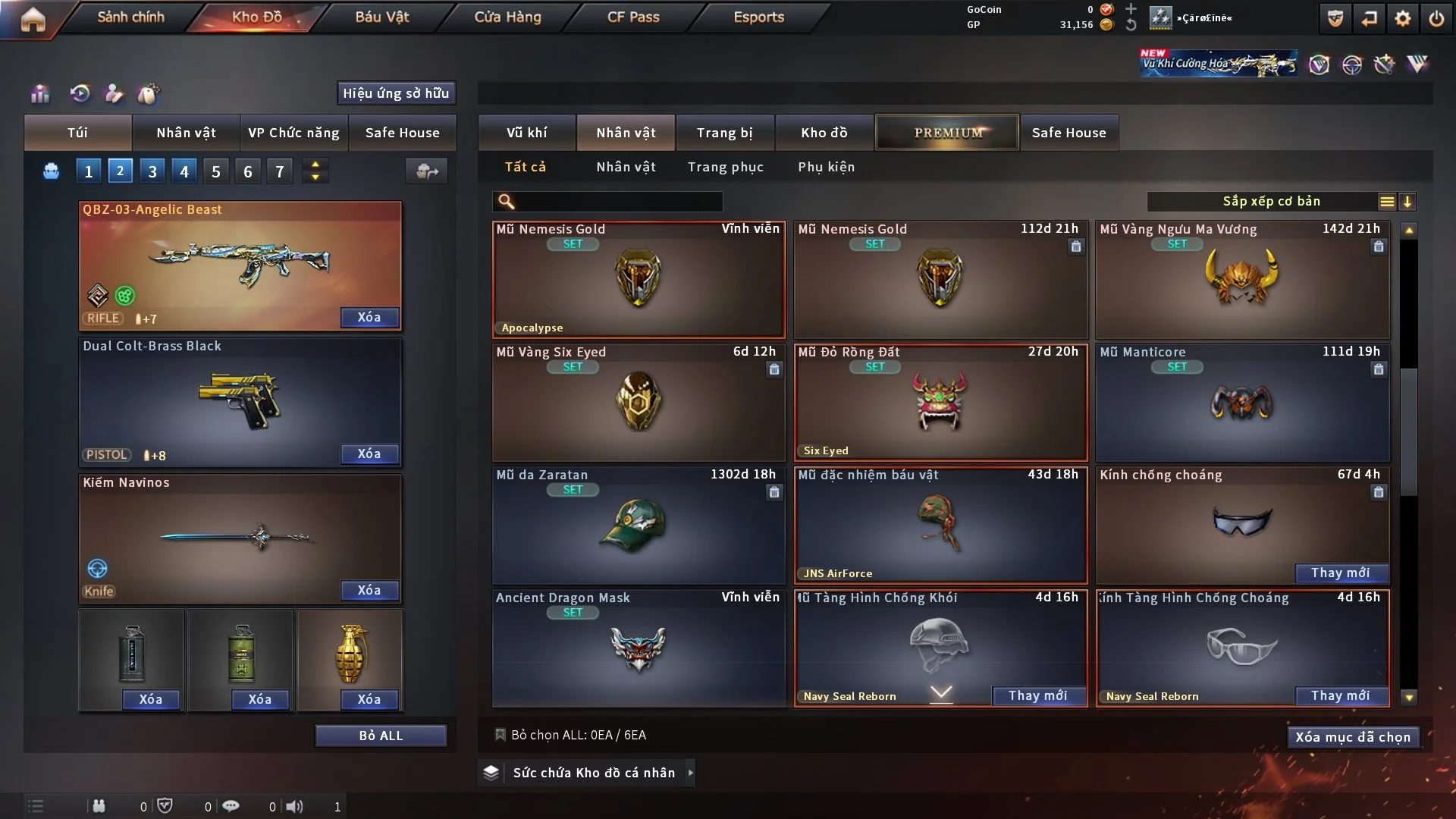Open Hiệu ứng sở hữu effects
The height and width of the screenshot is (819, 1456).
[x=396, y=93]
